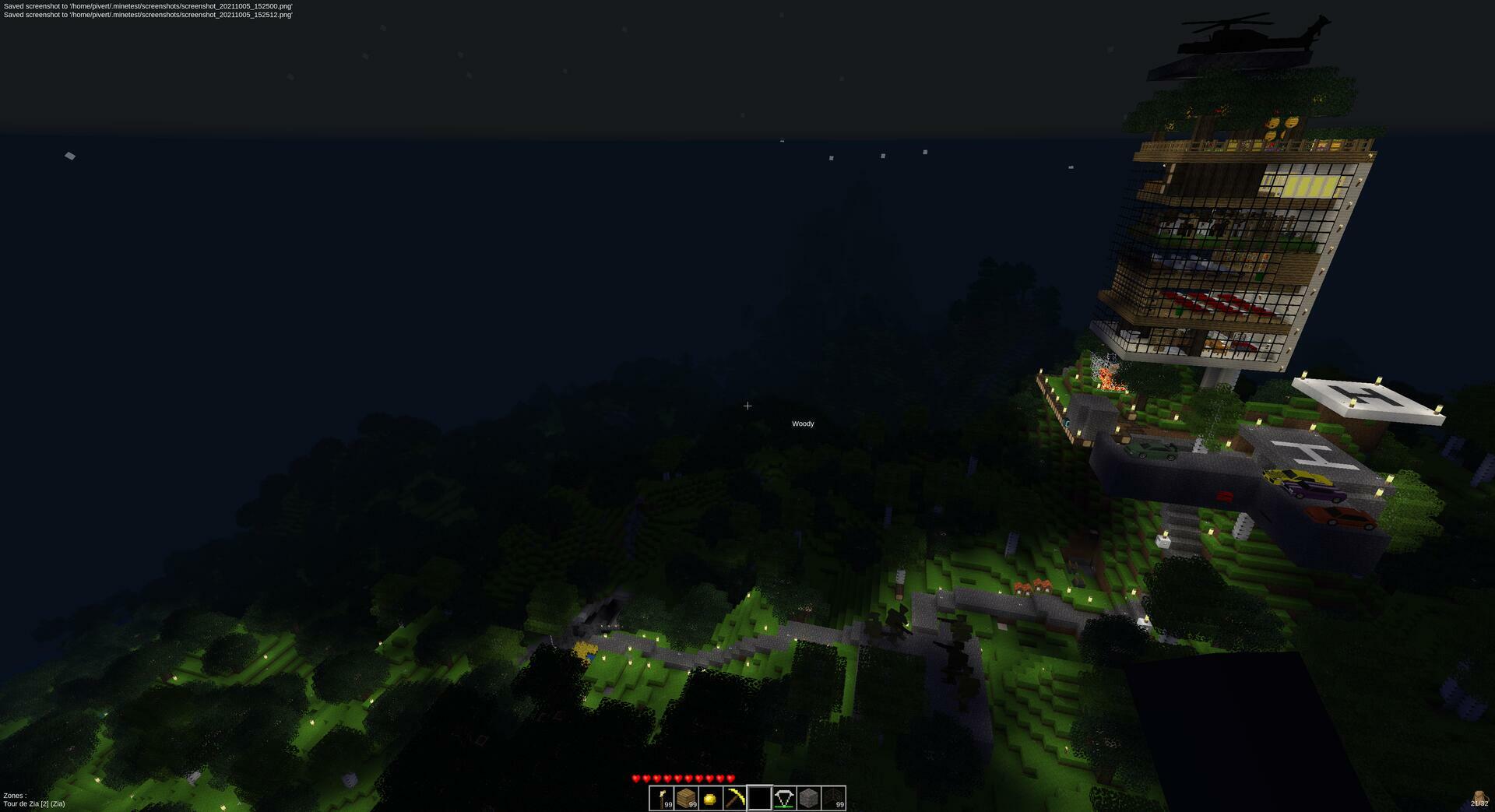This screenshot has height=812, width=1495.
Task: Choose the grey stone block slot
Action: tap(808, 798)
